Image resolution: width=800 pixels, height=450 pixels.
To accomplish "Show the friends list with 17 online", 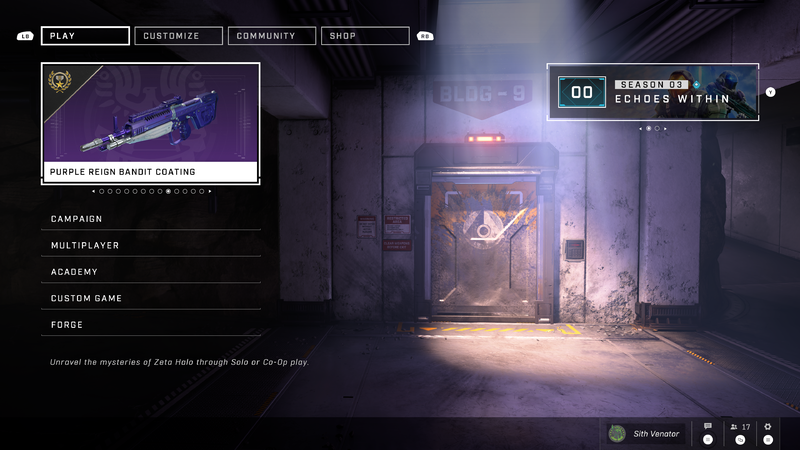I will click(740, 428).
